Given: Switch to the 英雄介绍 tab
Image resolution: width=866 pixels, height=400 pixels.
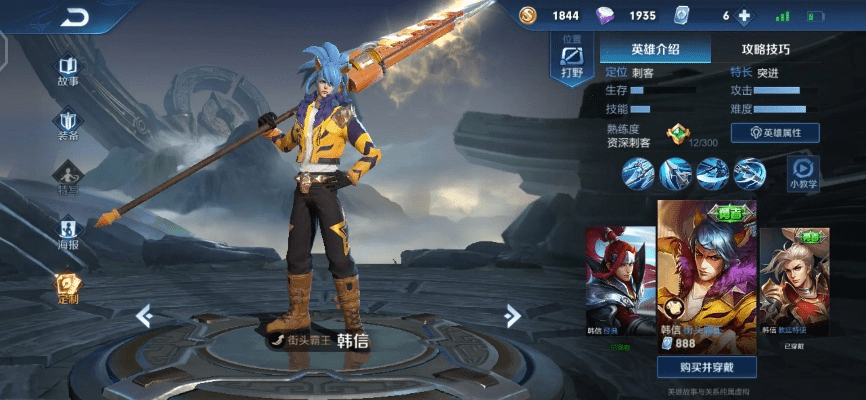Looking at the screenshot, I should (x=655, y=48).
